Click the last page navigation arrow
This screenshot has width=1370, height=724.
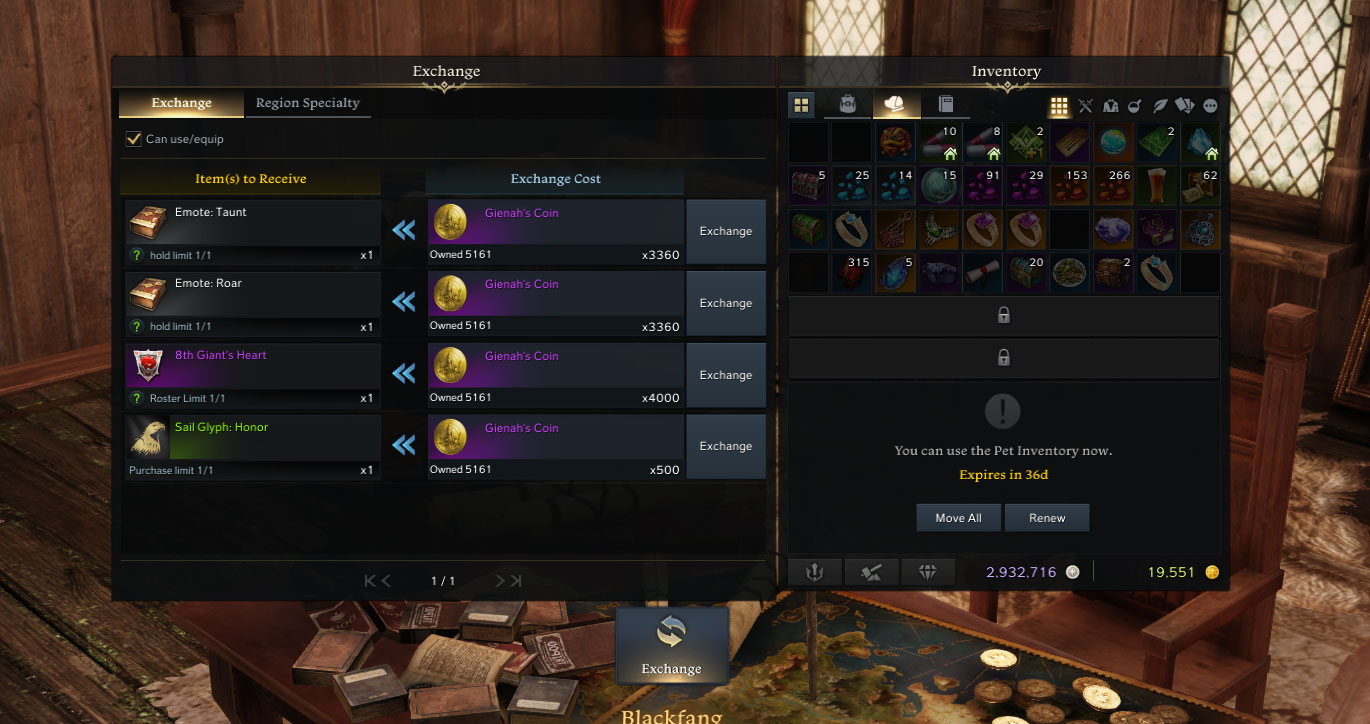pos(514,580)
